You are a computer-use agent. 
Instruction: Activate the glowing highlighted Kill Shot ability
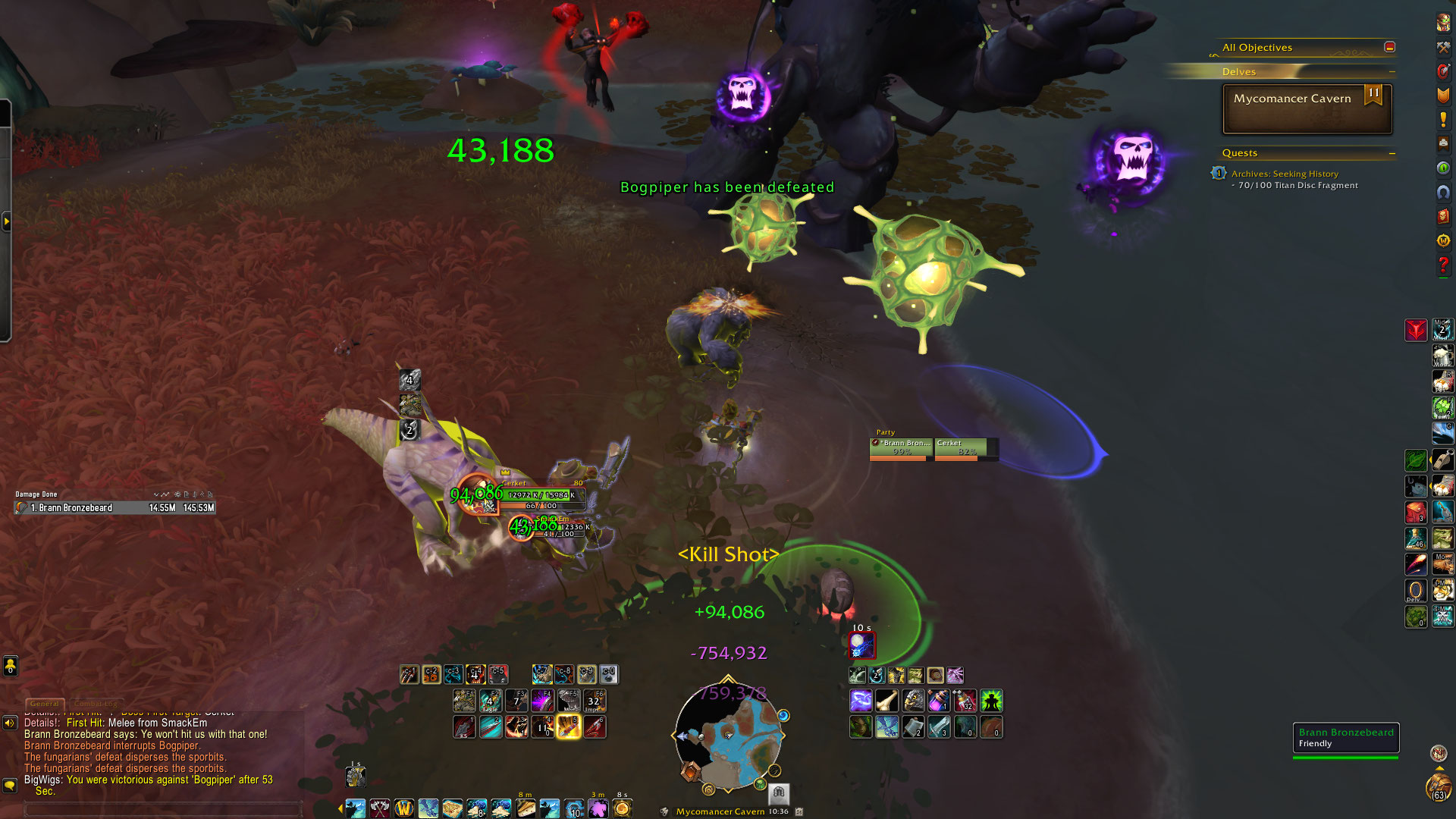[568, 726]
